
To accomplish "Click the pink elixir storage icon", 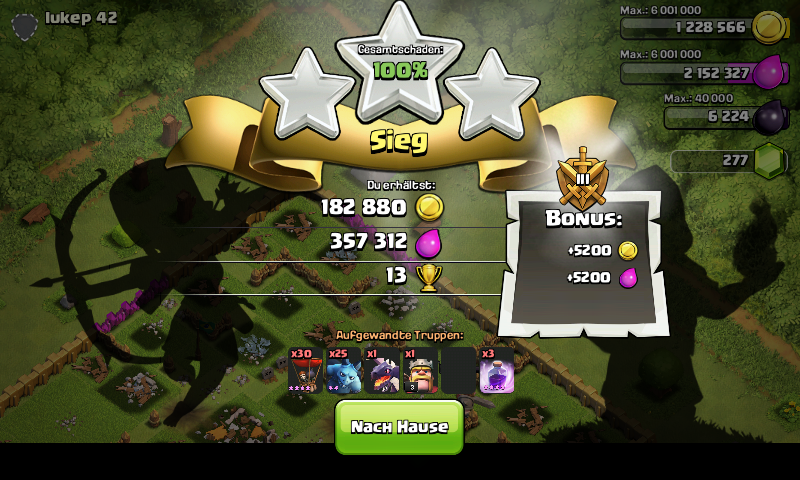I will [x=769, y=72].
